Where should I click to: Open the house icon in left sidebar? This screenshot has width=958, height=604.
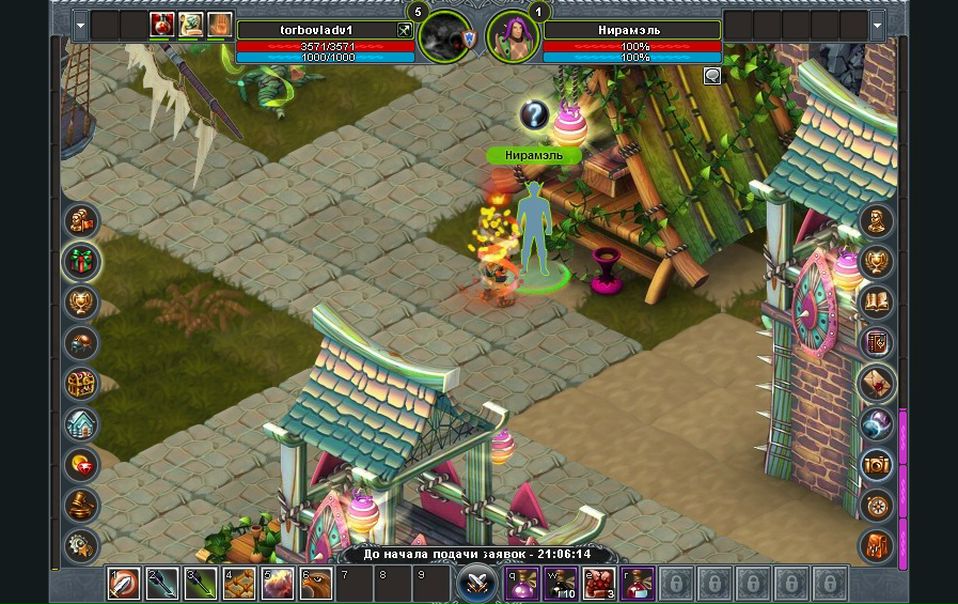(x=81, y=424)
